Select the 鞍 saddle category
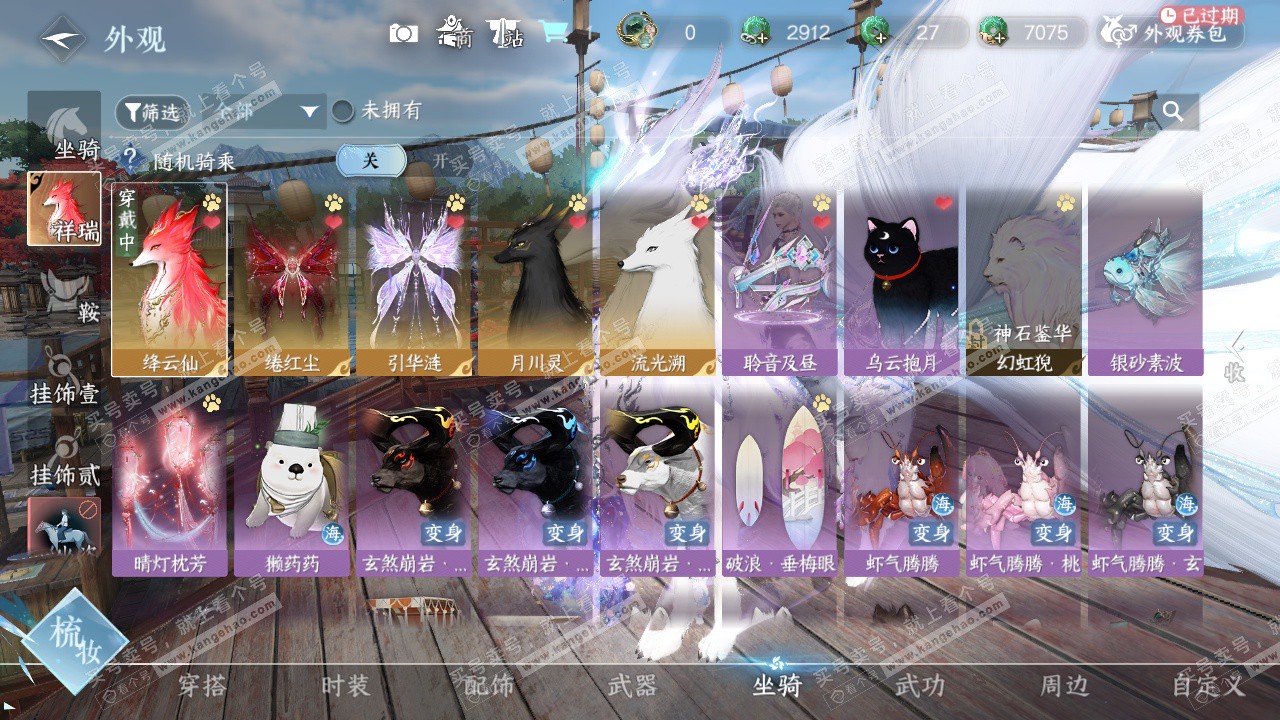This screenshot has height=720, width=1280. pyautogui.click(x=66, y=296)
